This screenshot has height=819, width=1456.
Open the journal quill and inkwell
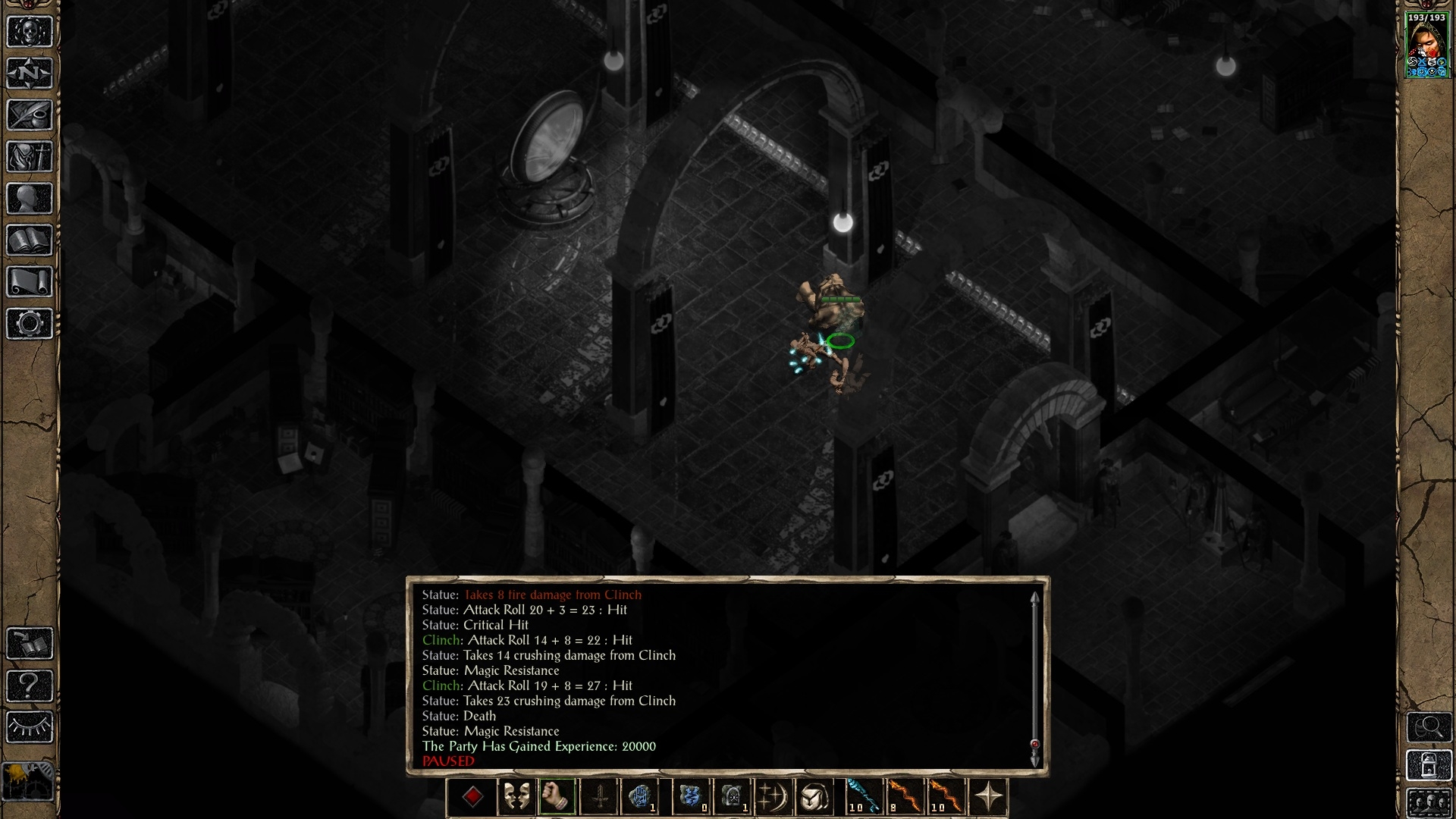click(x=30, y=115)
